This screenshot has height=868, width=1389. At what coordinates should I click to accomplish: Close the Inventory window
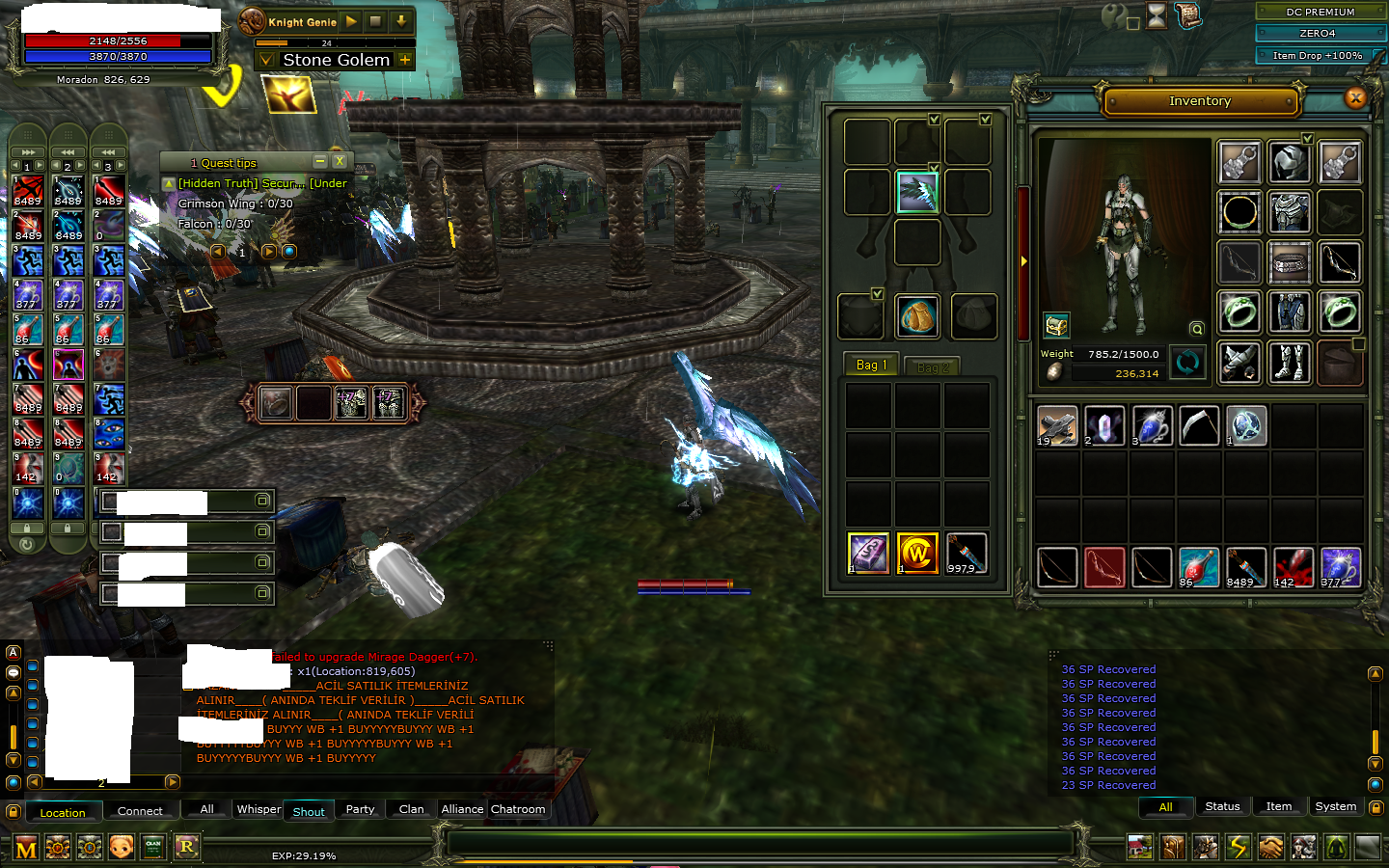(1355, 97)
